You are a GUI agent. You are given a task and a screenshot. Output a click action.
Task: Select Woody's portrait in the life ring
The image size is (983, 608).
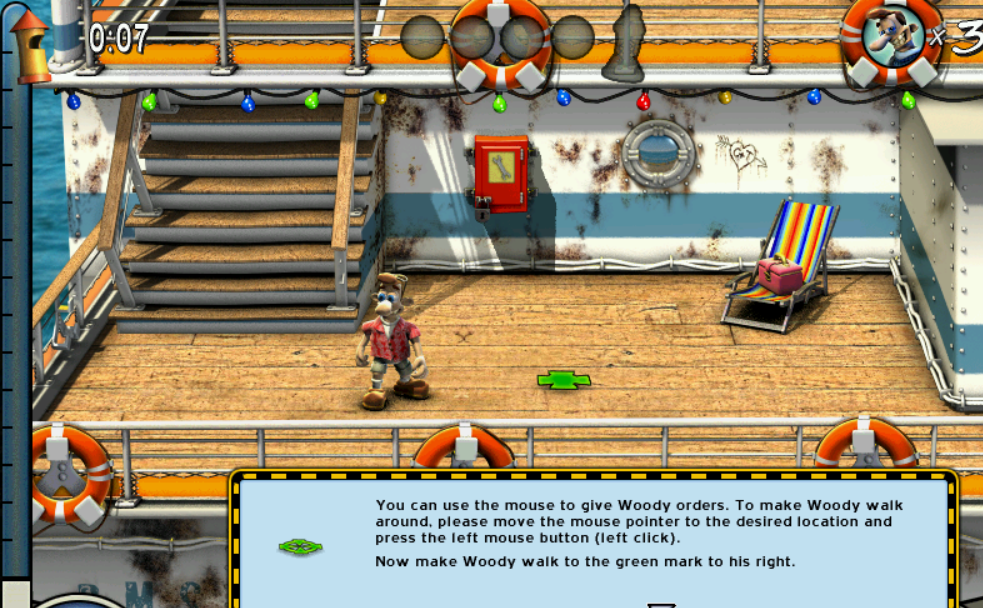point(893,36)
